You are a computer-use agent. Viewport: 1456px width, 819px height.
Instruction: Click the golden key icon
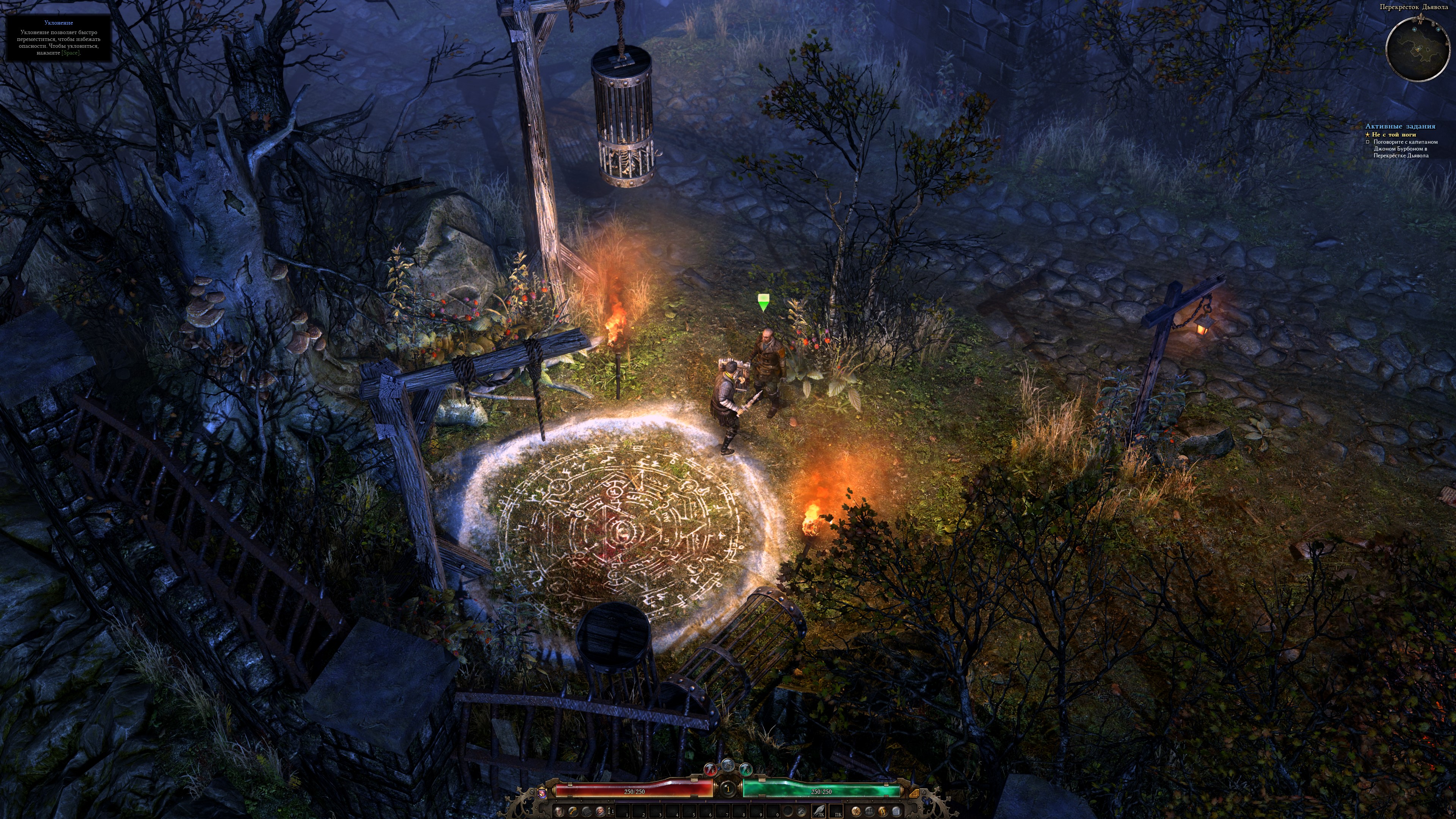(x=573, y=811)
